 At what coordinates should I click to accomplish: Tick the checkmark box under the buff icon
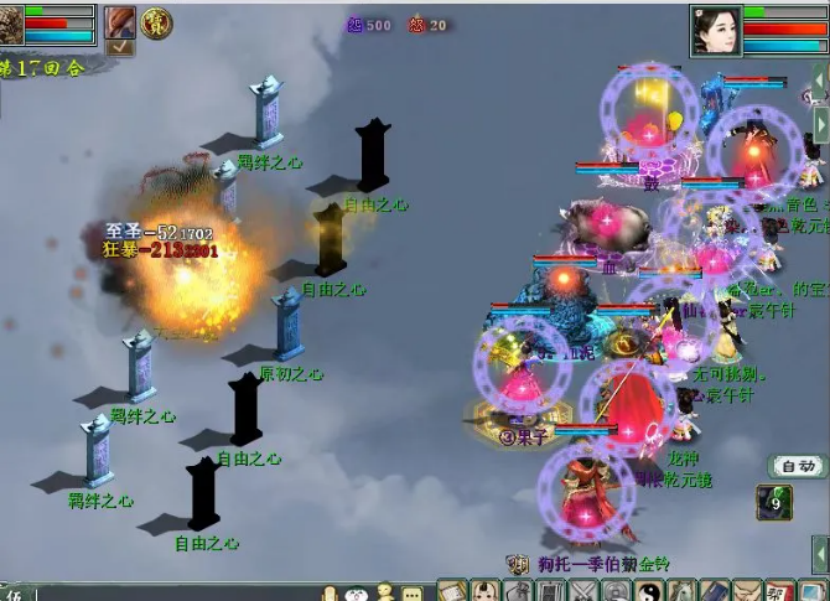click(119, 46)
